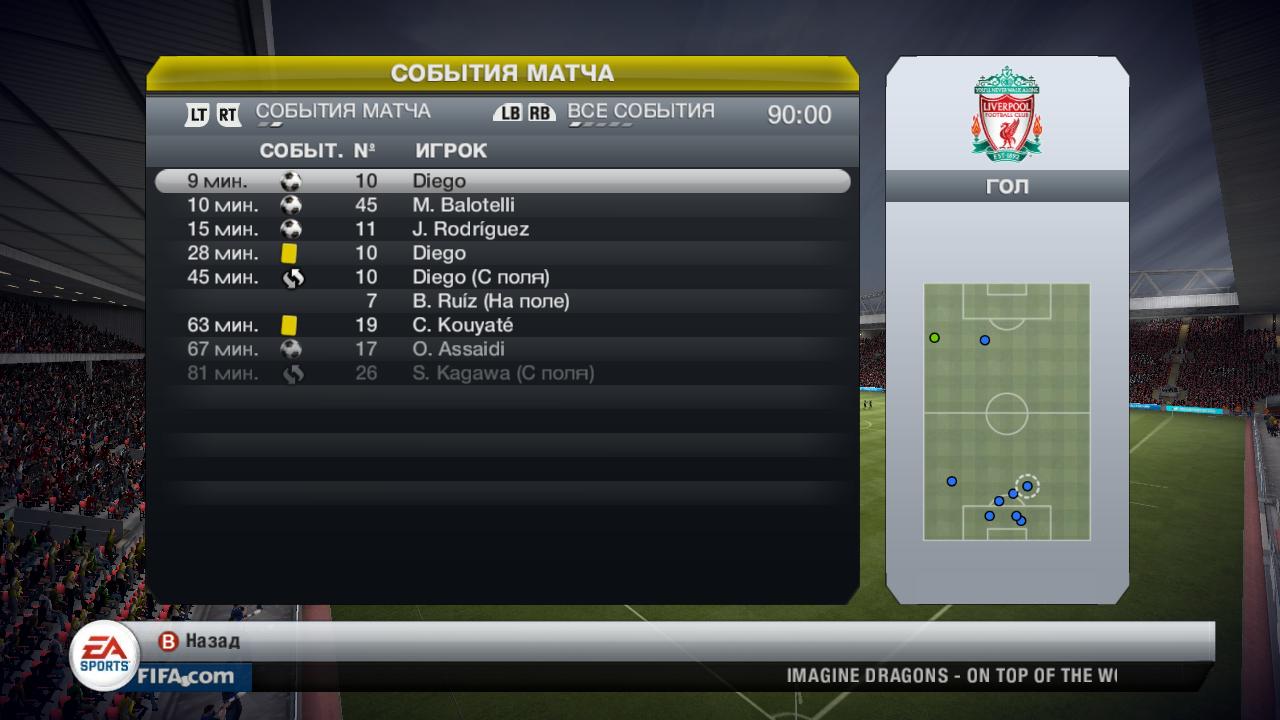
Task: Open the Все события filter tab
Action: [x=641, y=112]
